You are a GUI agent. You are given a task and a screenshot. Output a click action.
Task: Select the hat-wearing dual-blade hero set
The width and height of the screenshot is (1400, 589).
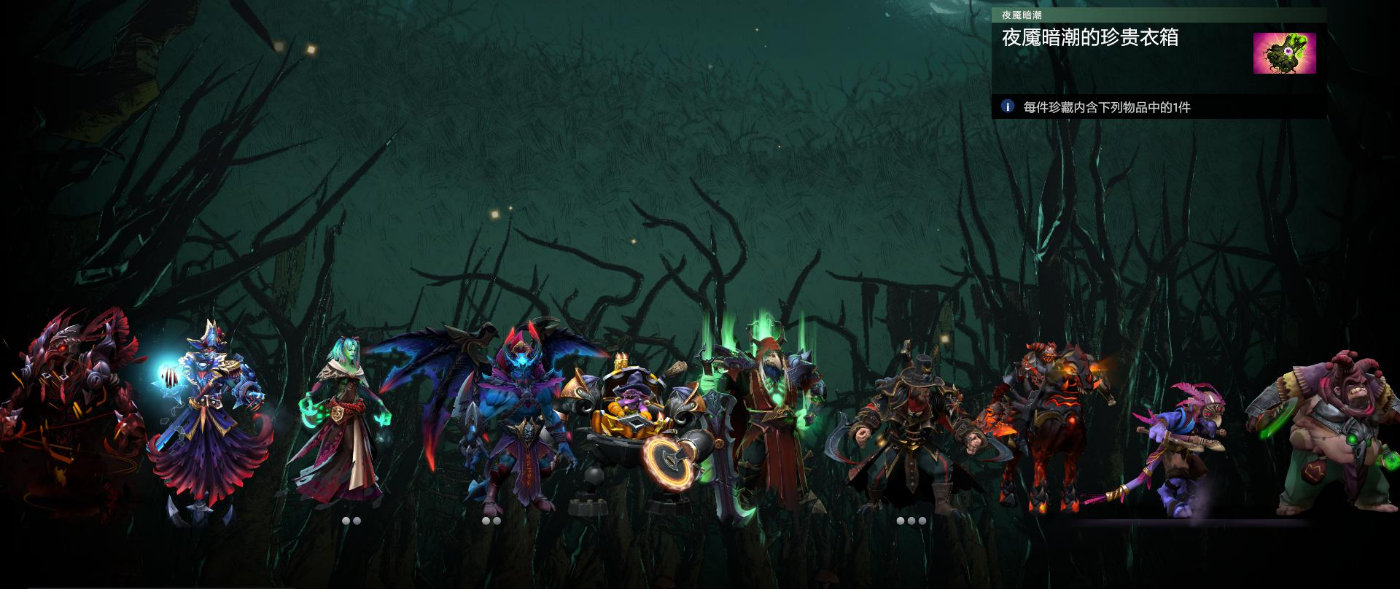click(x=908, y=425)
